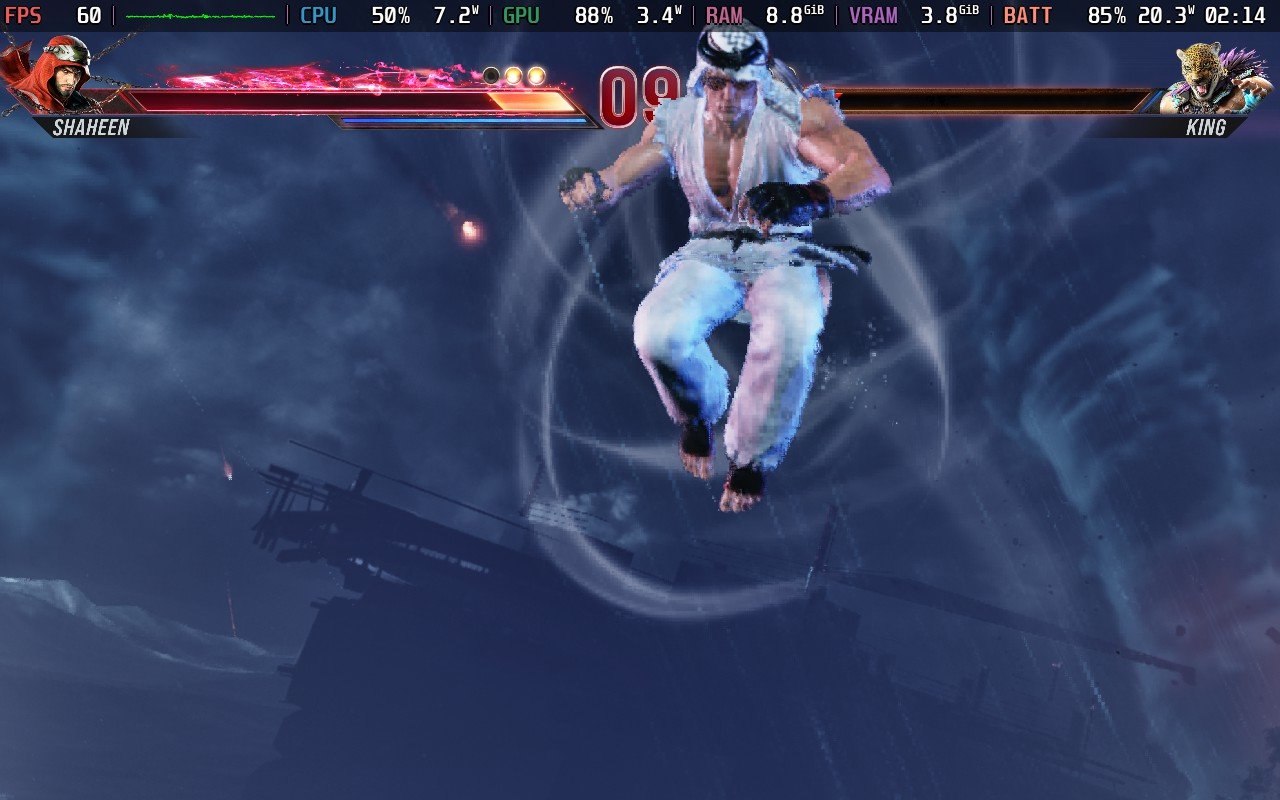Click the CPU indicator in the stats bar
The height and width of the screenshot is (800, 1280).
coord(318,15)
